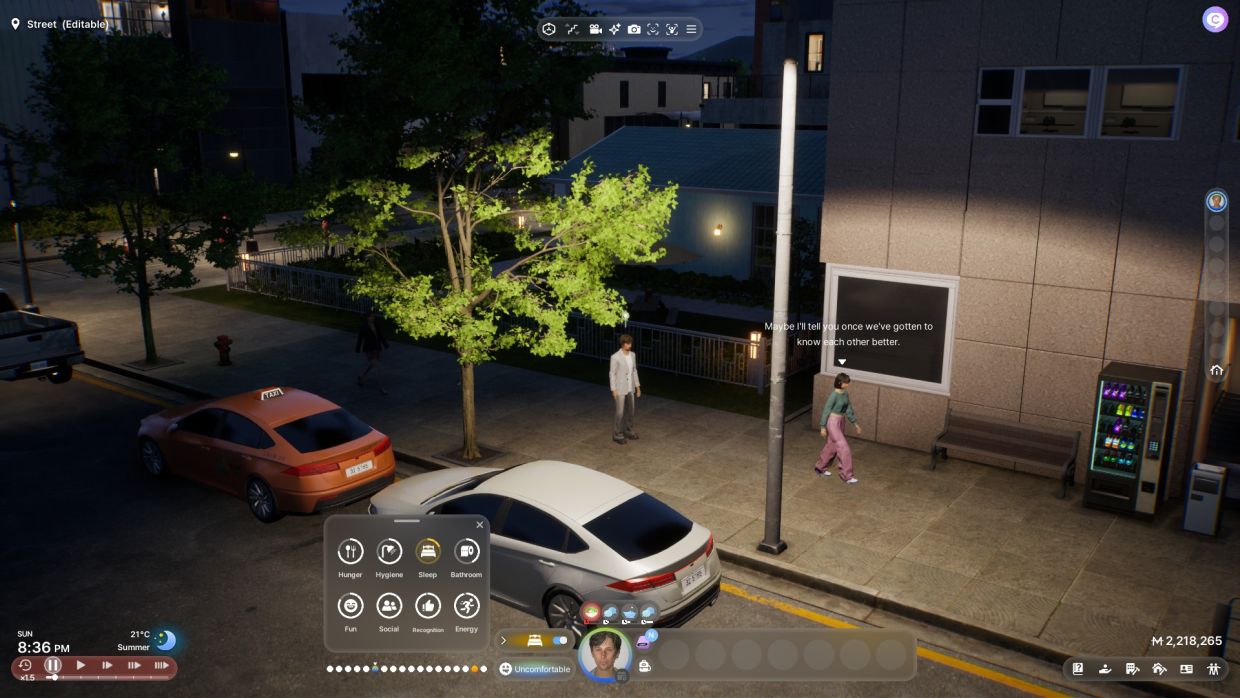Viewport: 1240px width, 698px height.
Task: Select the Hygiene need icon
Action: (x=389, y=551)
